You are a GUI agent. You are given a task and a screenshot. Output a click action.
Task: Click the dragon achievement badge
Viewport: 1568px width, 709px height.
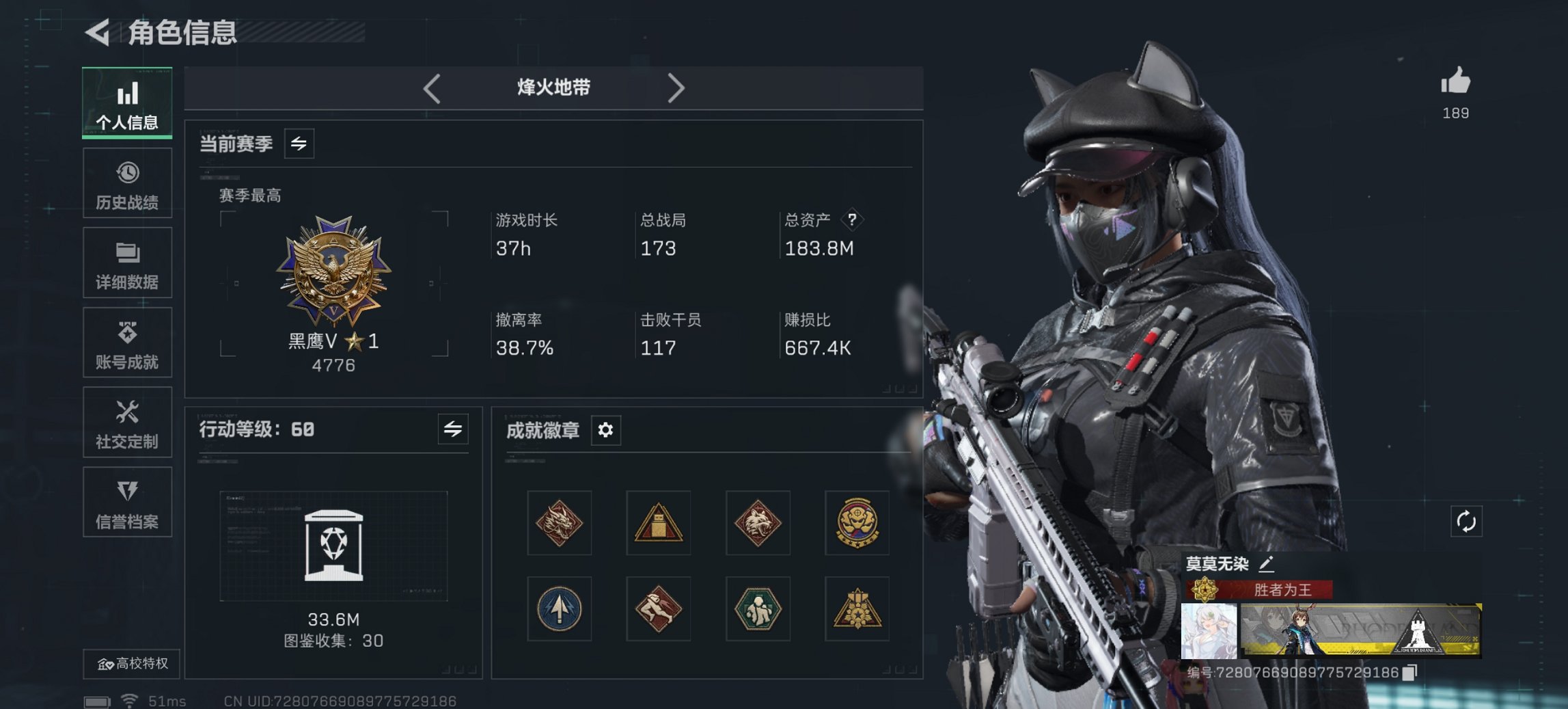tap(560, 522)
